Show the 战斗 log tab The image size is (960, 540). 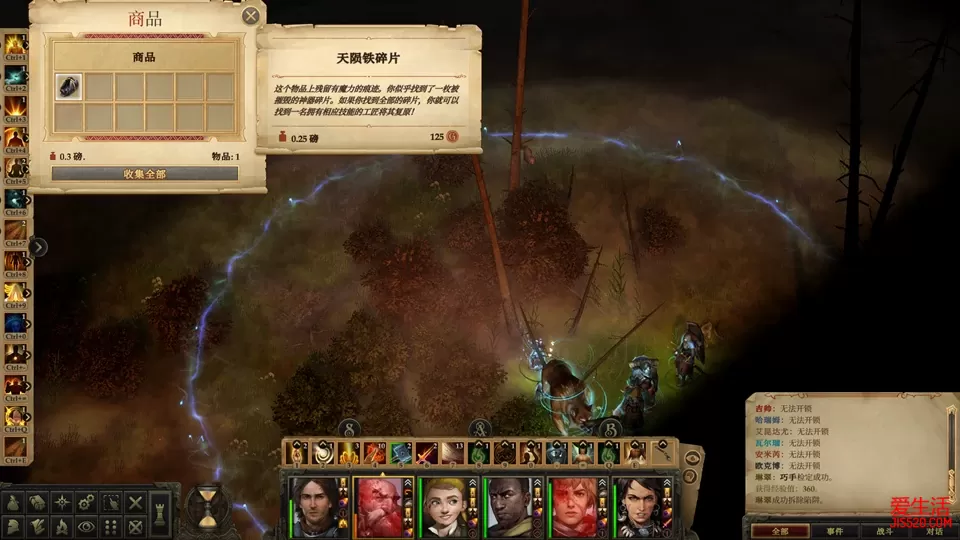tap(885, 531)
